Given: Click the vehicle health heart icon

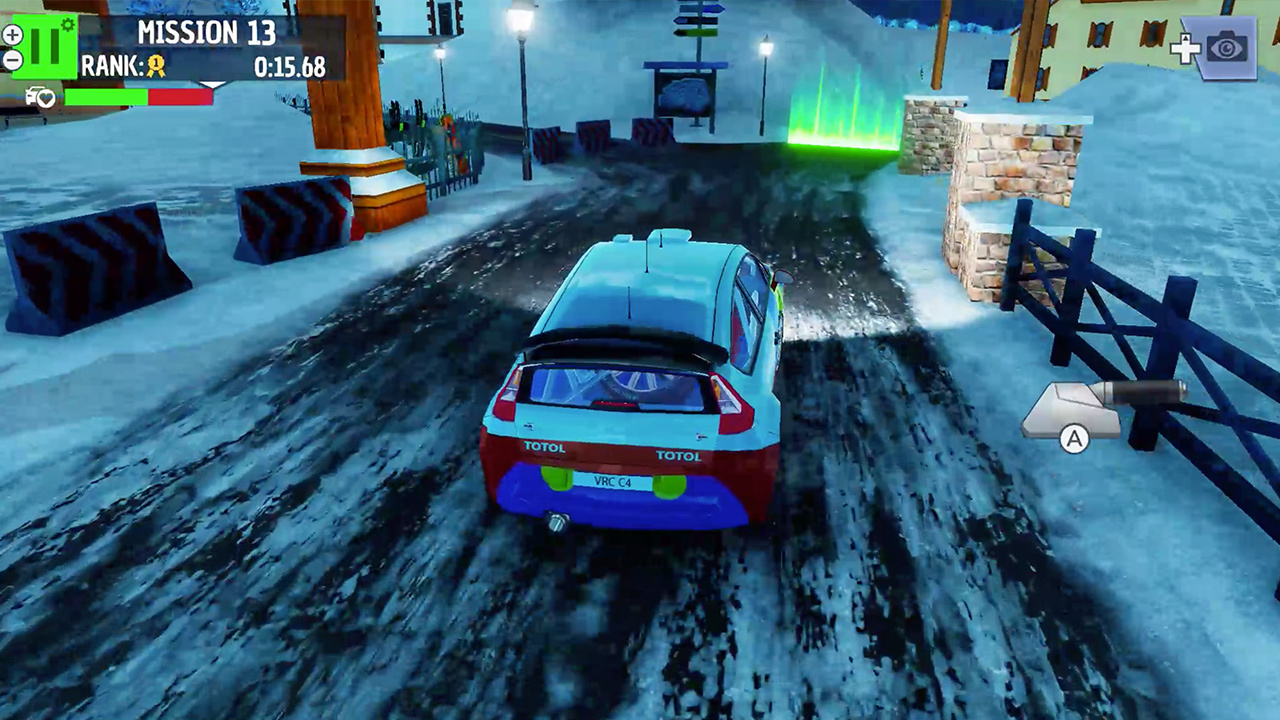Looking at the screenshot, I should click(x=43, y=97).
